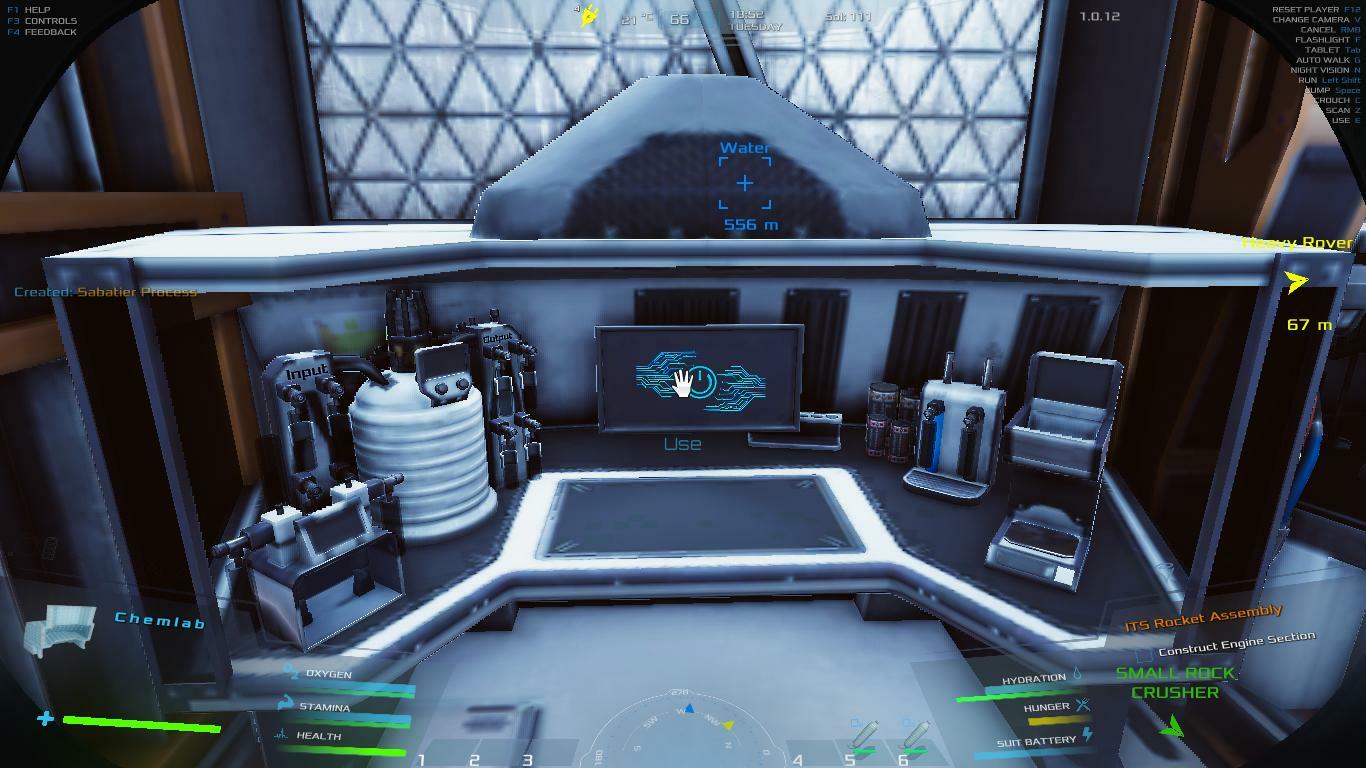Click the Chemlab building icon
Screen dimensions: 1366x768
coord(60,631)
